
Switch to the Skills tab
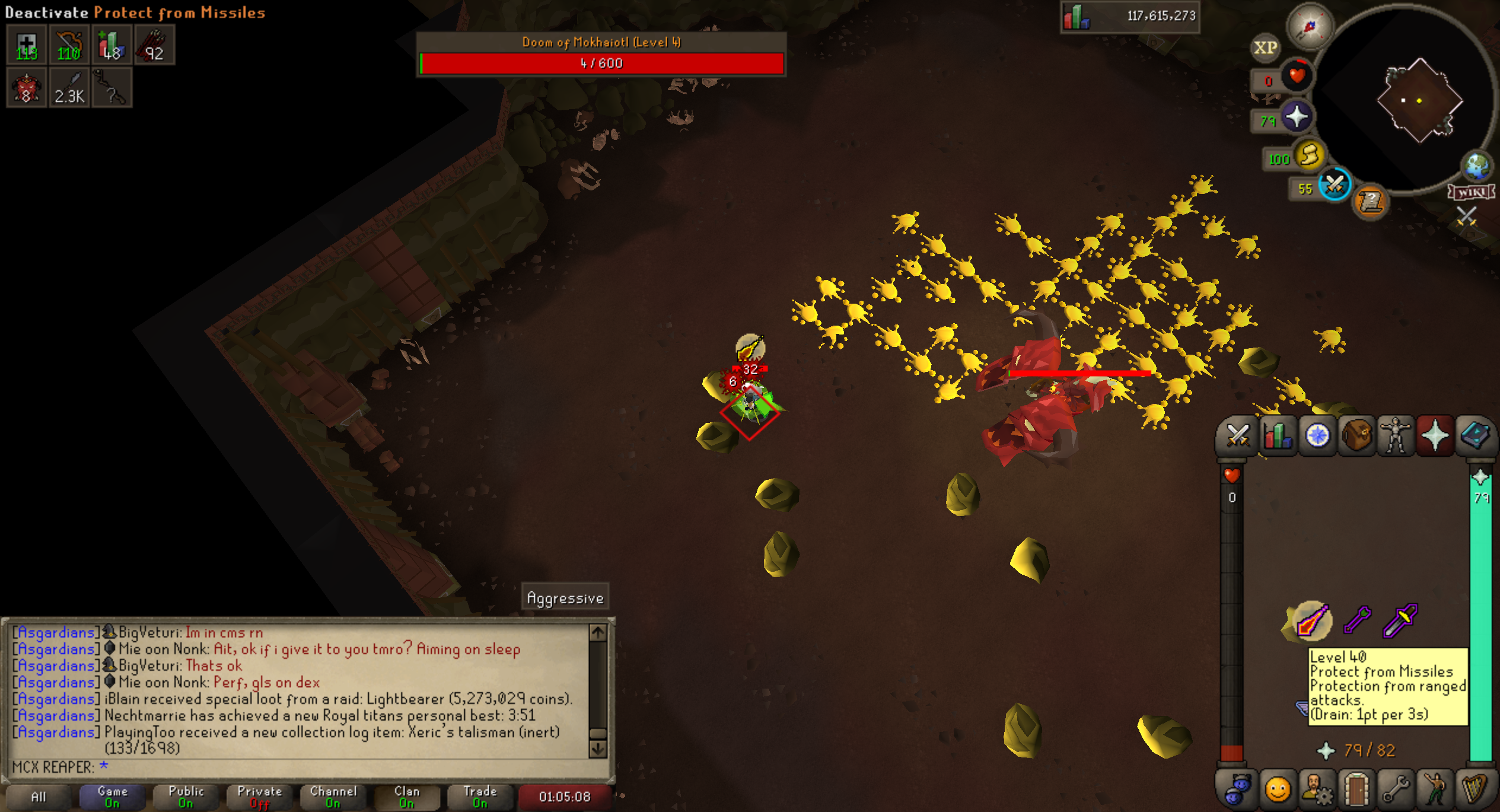click(x=1277, y=437)
